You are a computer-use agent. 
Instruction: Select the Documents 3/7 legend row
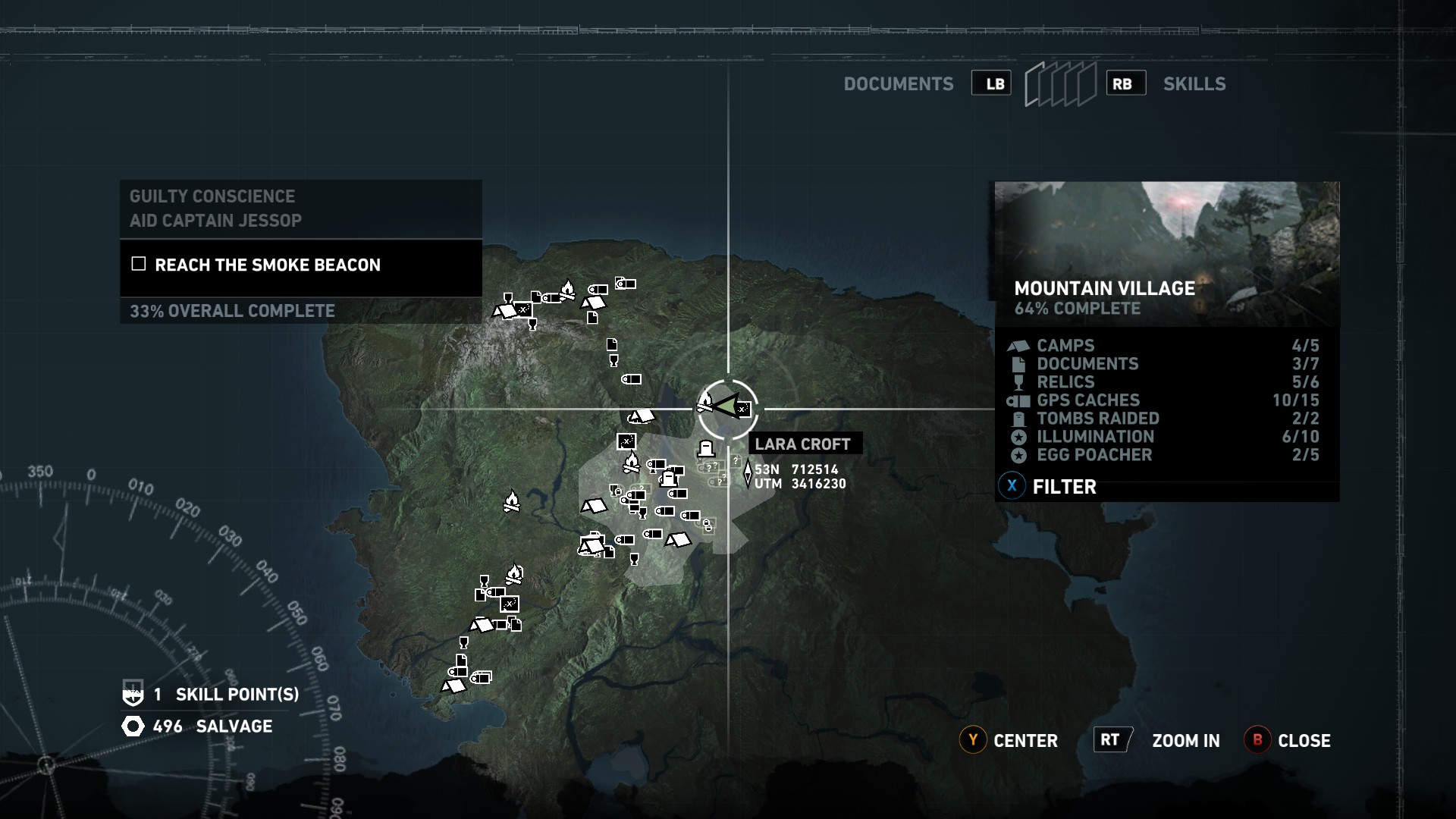pyautogui.click(x=1165, y=364)
